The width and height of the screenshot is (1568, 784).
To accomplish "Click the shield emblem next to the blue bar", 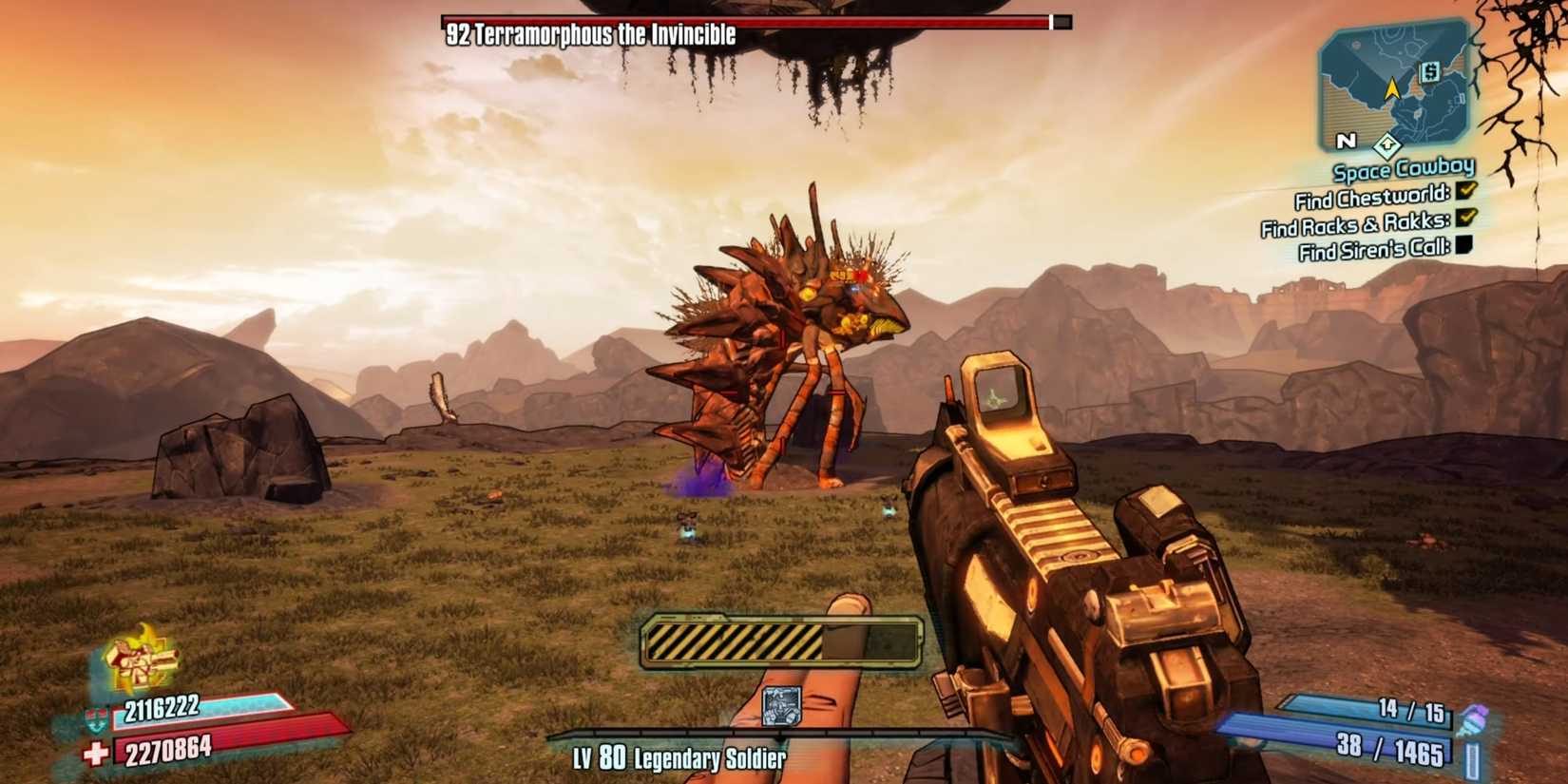I will [x=96, y=717].
